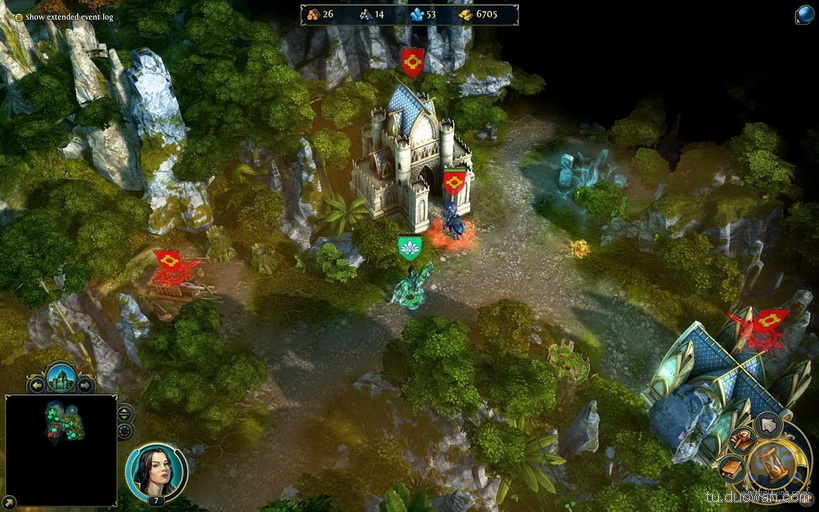819x512 pixels.
Task: Select the dark-haired heroine portrait
Action: (155, 471)
